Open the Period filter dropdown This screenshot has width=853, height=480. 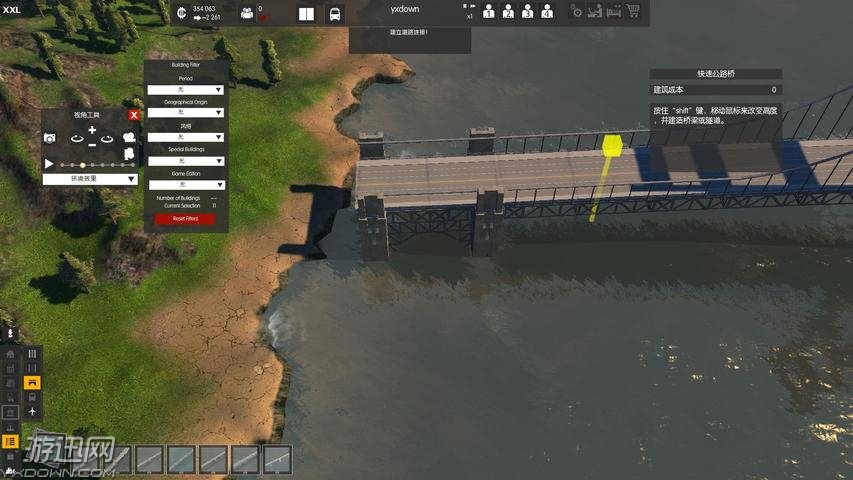(x=185, y=89)
